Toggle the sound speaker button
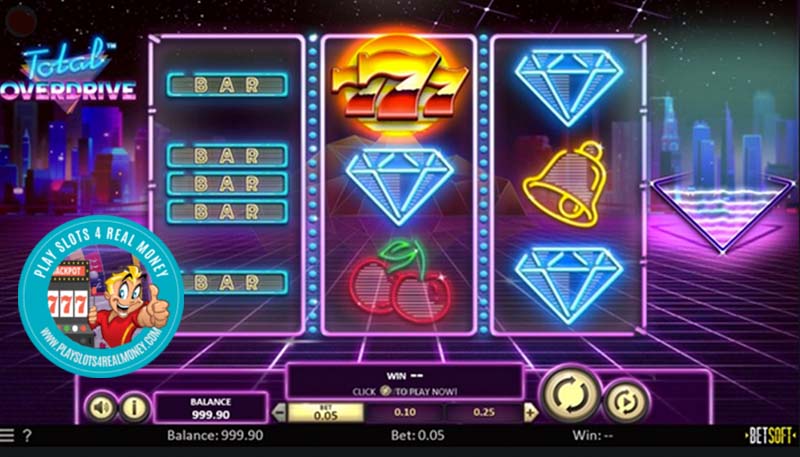Image resolution: width=800 pixels, height=457 pixels. [x=101, y=407]
